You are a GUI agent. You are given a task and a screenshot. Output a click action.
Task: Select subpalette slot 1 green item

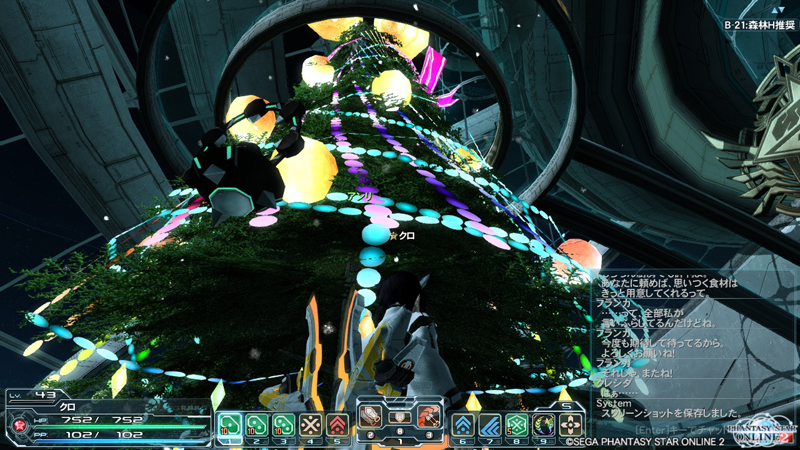tap(230, 425)
